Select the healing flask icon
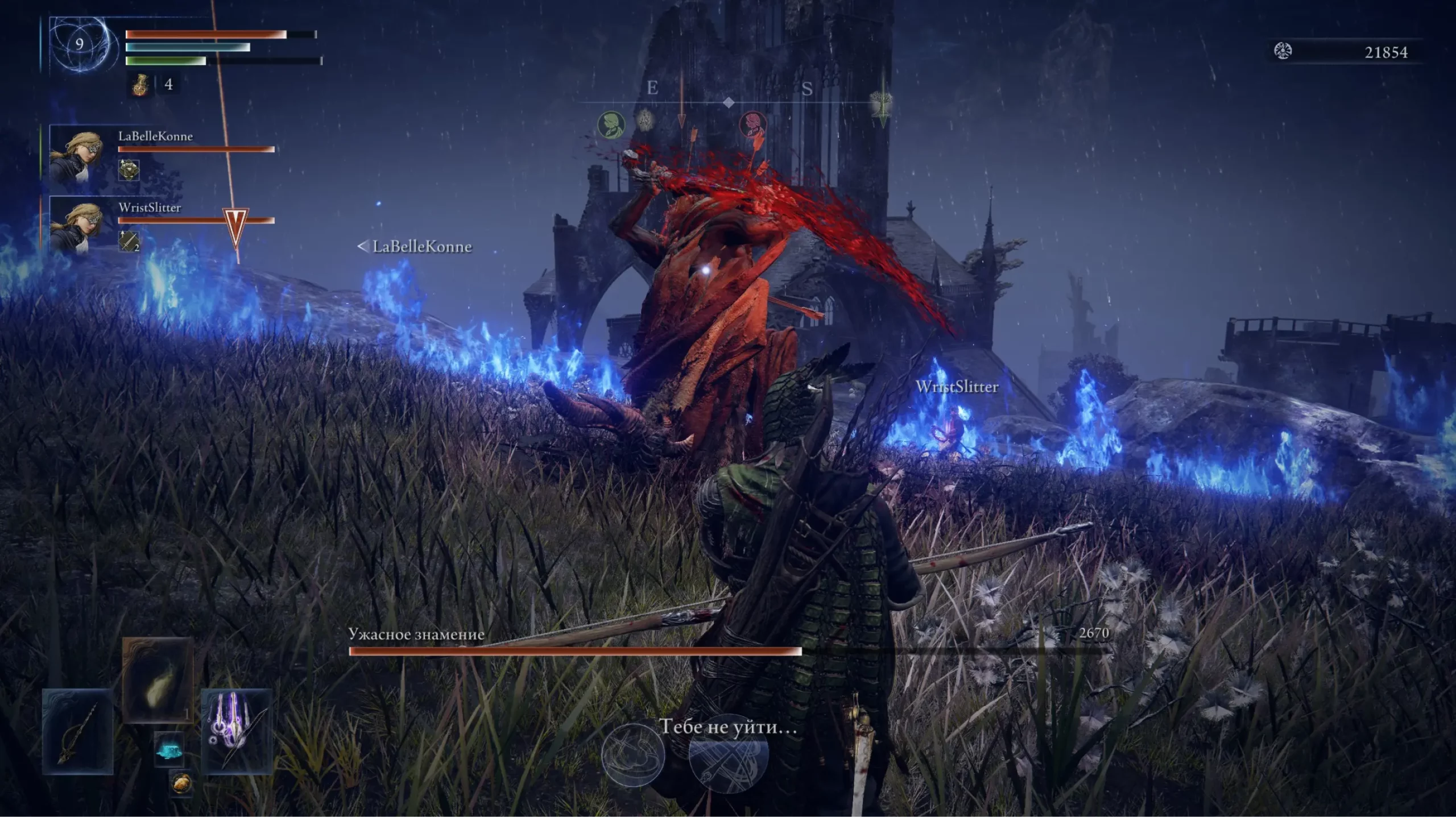This screenshot has height=817, width=1456. tap(139, 85)
